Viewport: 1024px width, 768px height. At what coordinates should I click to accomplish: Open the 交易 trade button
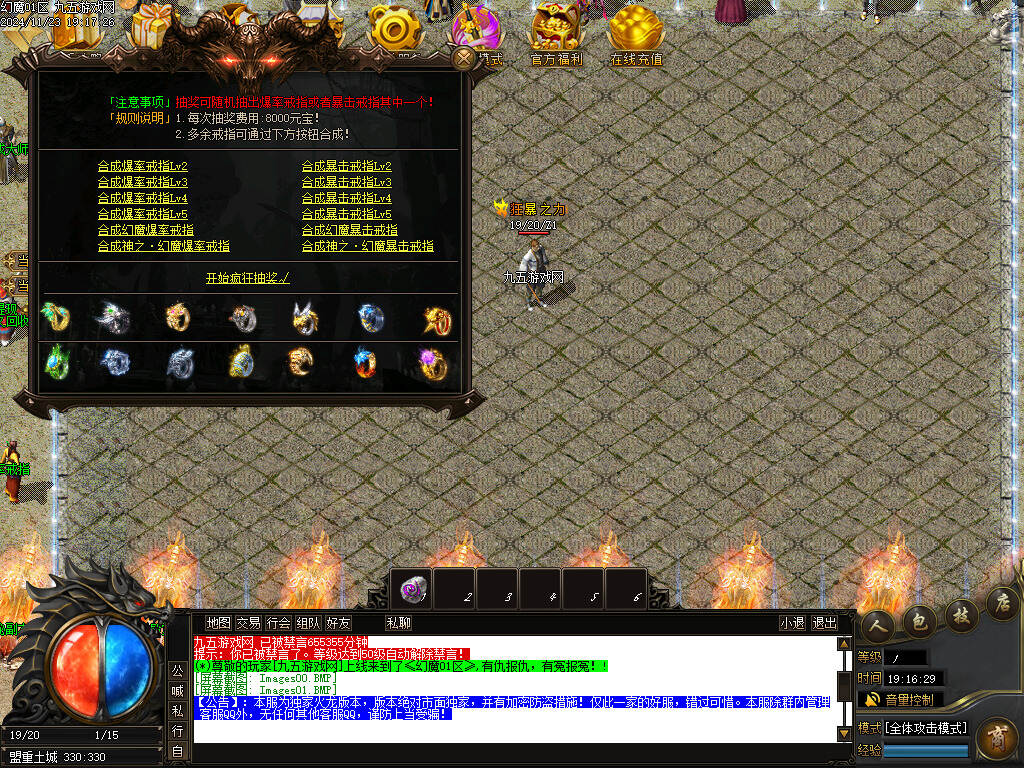[248, 623]
